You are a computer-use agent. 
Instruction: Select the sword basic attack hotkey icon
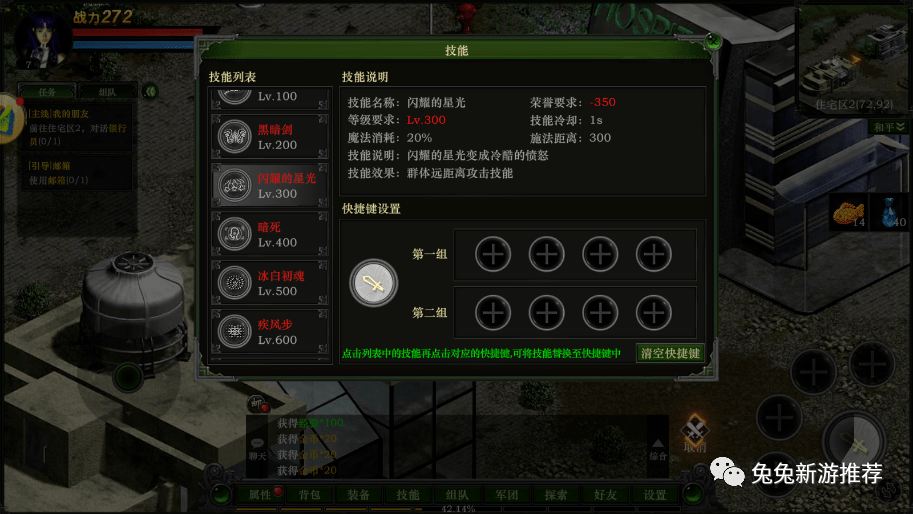click(x=373, y=284)
